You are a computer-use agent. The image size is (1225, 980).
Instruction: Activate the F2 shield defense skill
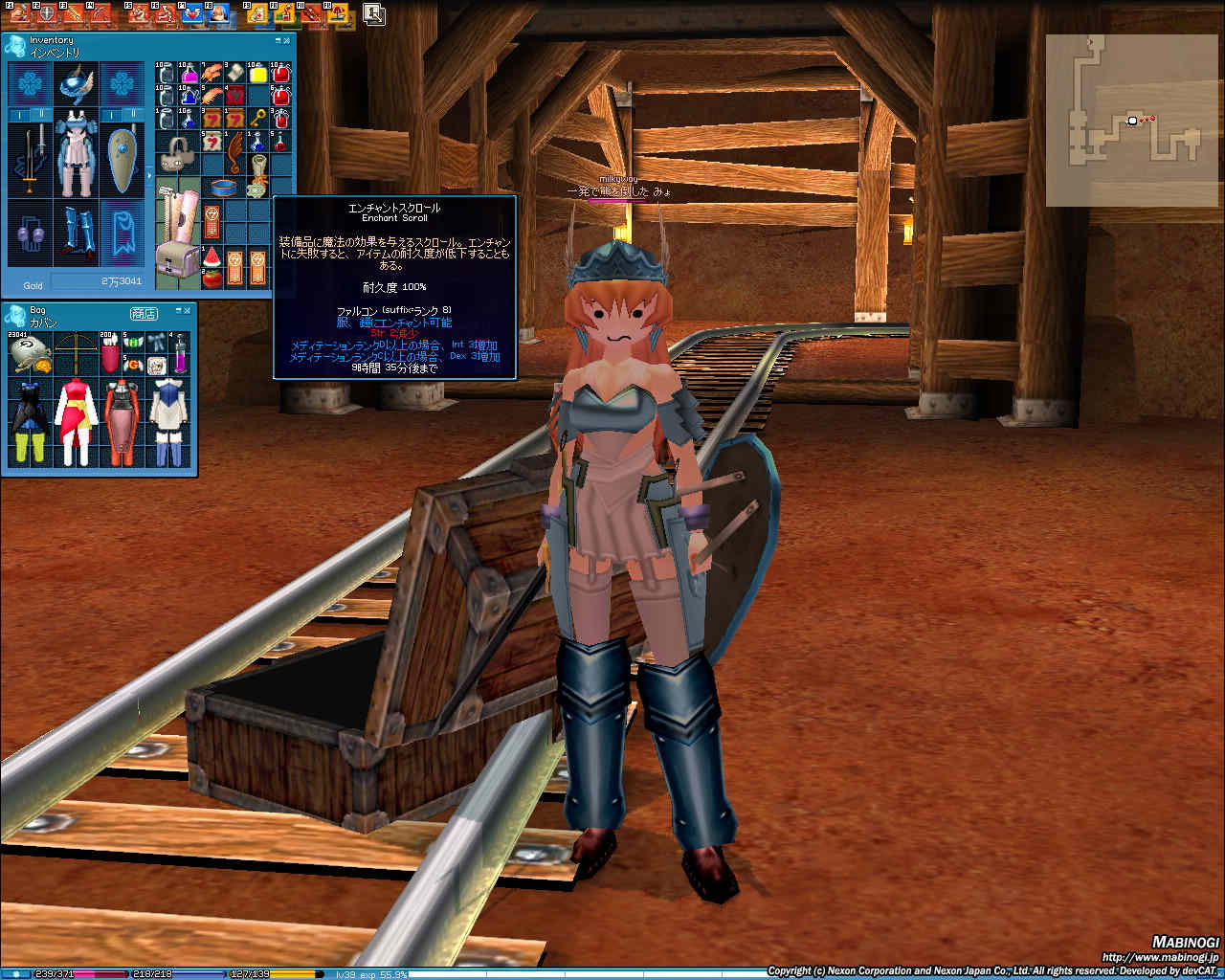click(x=46, y=13)
